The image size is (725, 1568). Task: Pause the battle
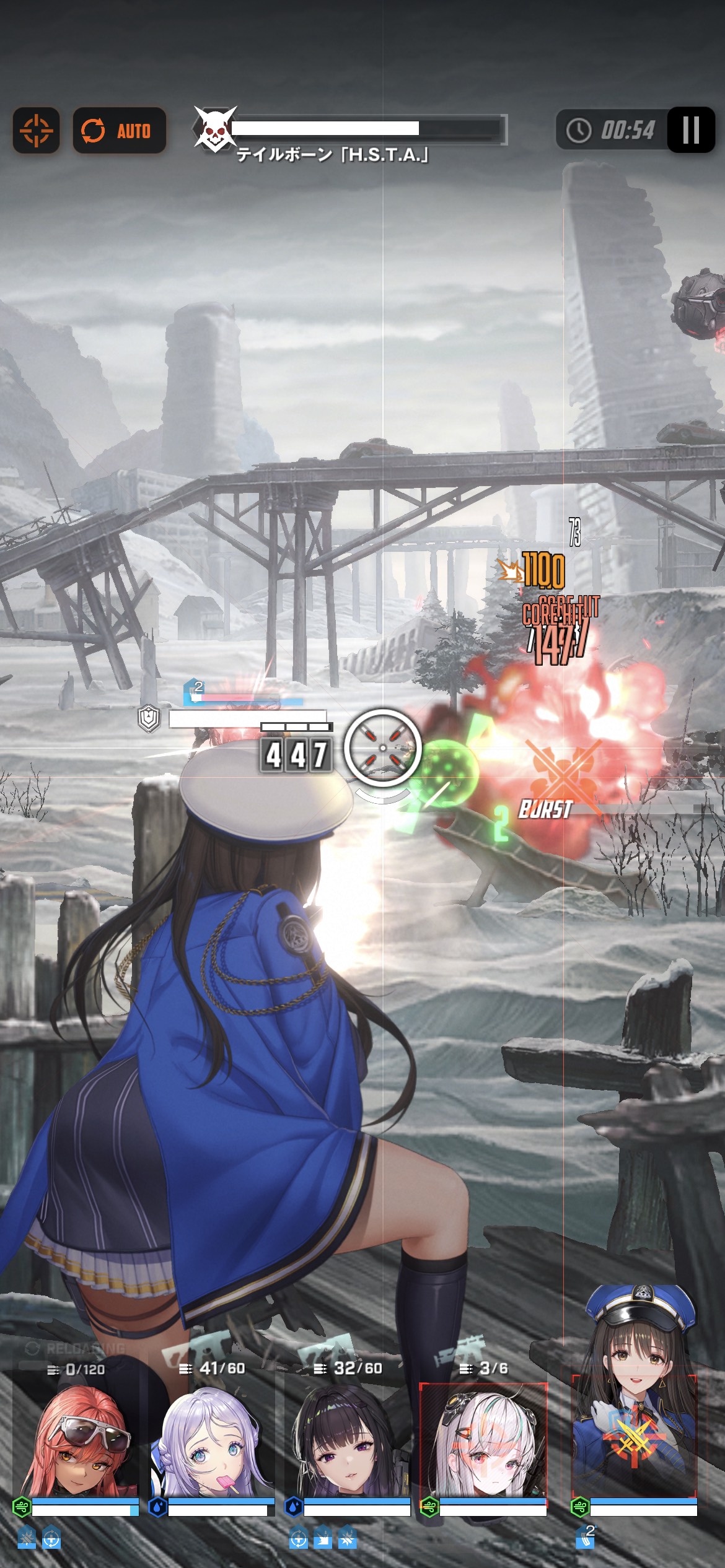coord(690,130)
